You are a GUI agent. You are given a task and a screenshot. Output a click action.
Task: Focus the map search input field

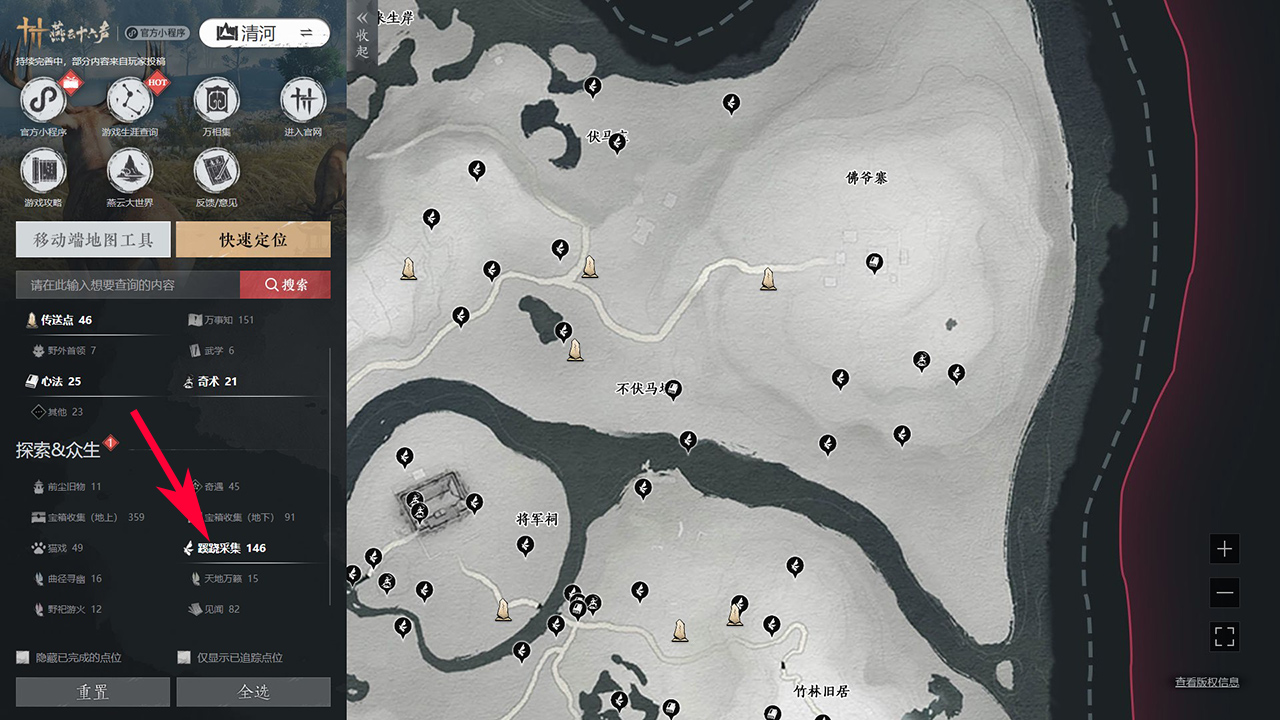[x=128, y=285]
